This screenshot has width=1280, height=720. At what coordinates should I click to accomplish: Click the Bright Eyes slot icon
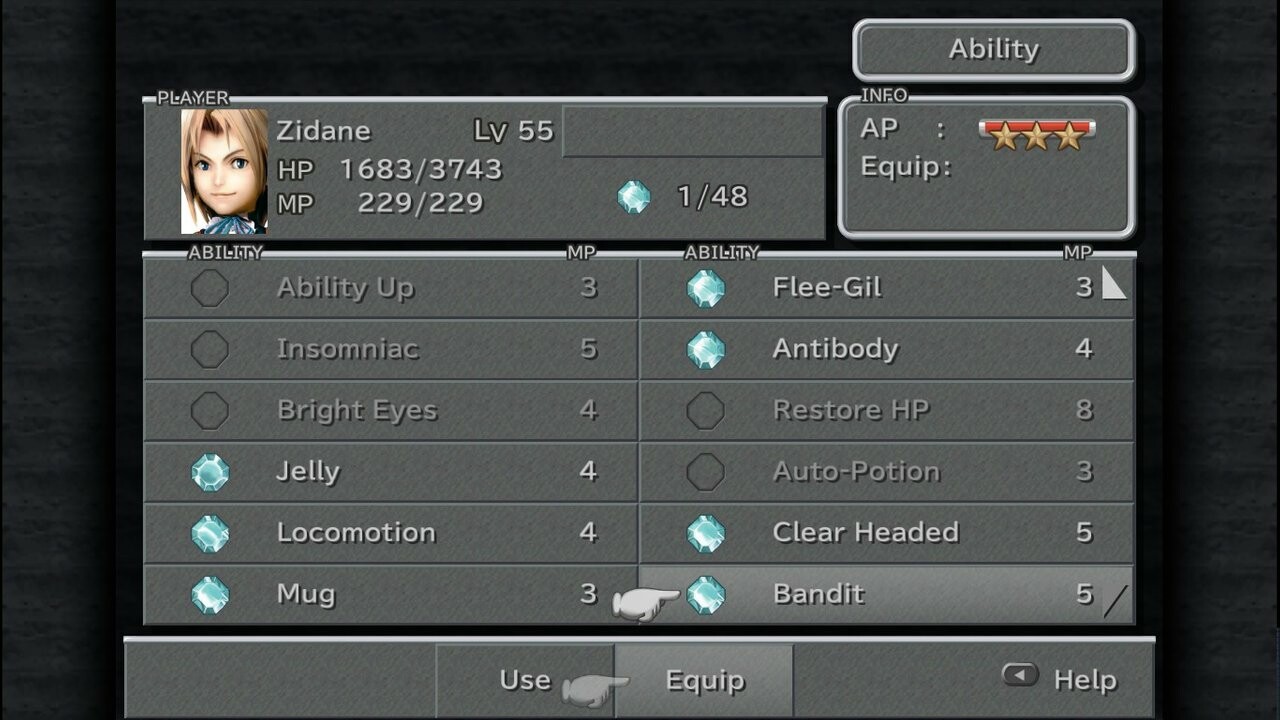210,410
